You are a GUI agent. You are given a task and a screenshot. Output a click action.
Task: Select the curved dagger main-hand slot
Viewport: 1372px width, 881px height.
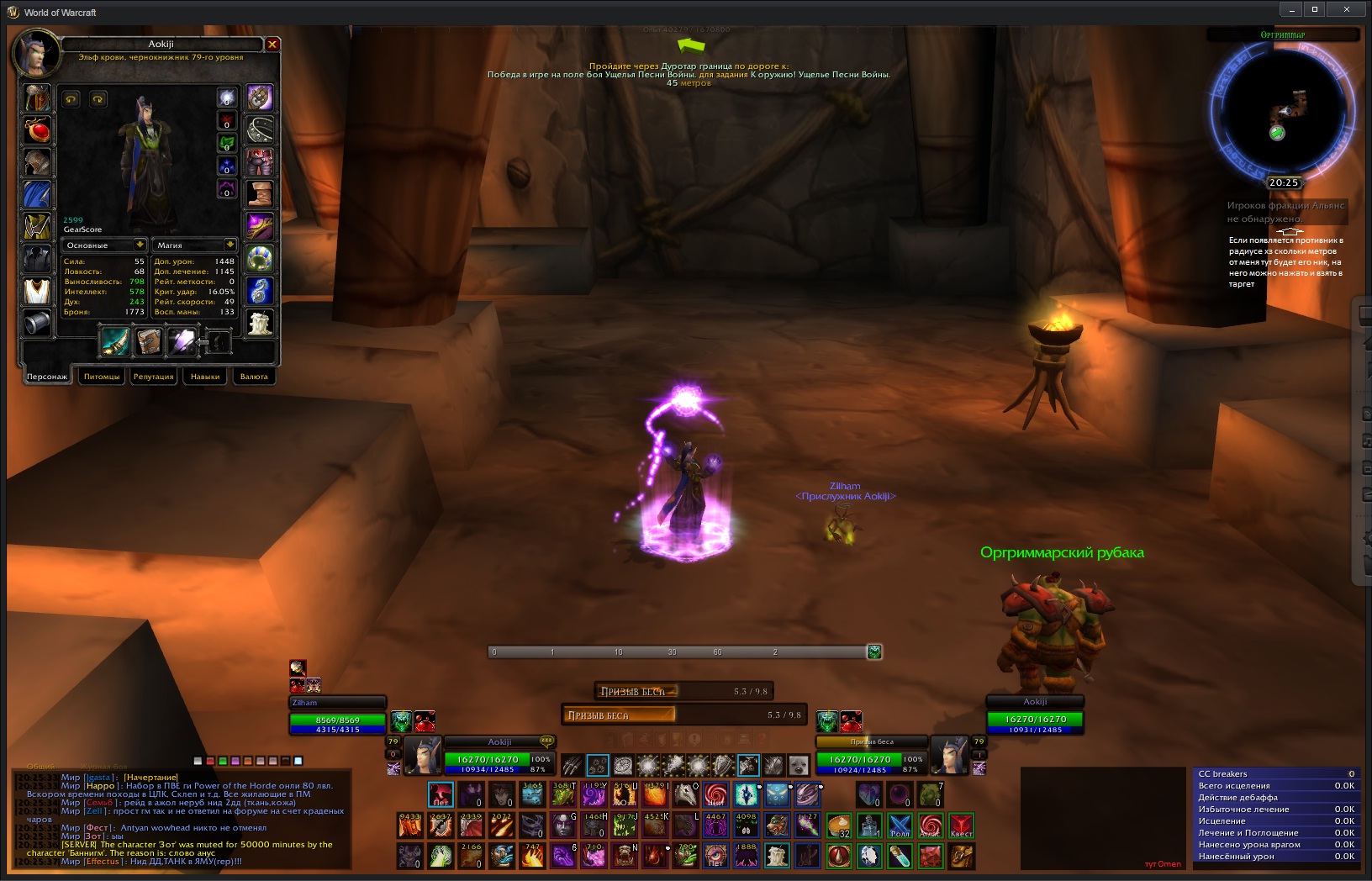tap(115, 342)
